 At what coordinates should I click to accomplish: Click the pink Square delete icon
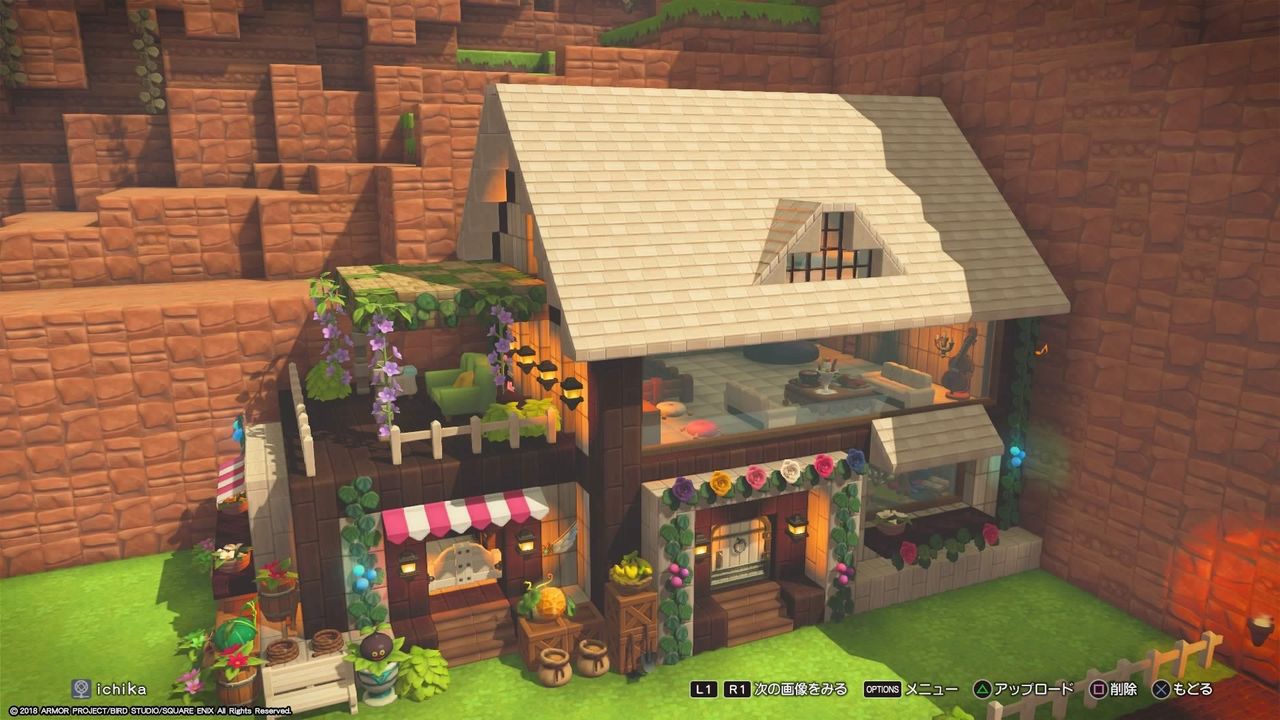(x=1097, y=687)
